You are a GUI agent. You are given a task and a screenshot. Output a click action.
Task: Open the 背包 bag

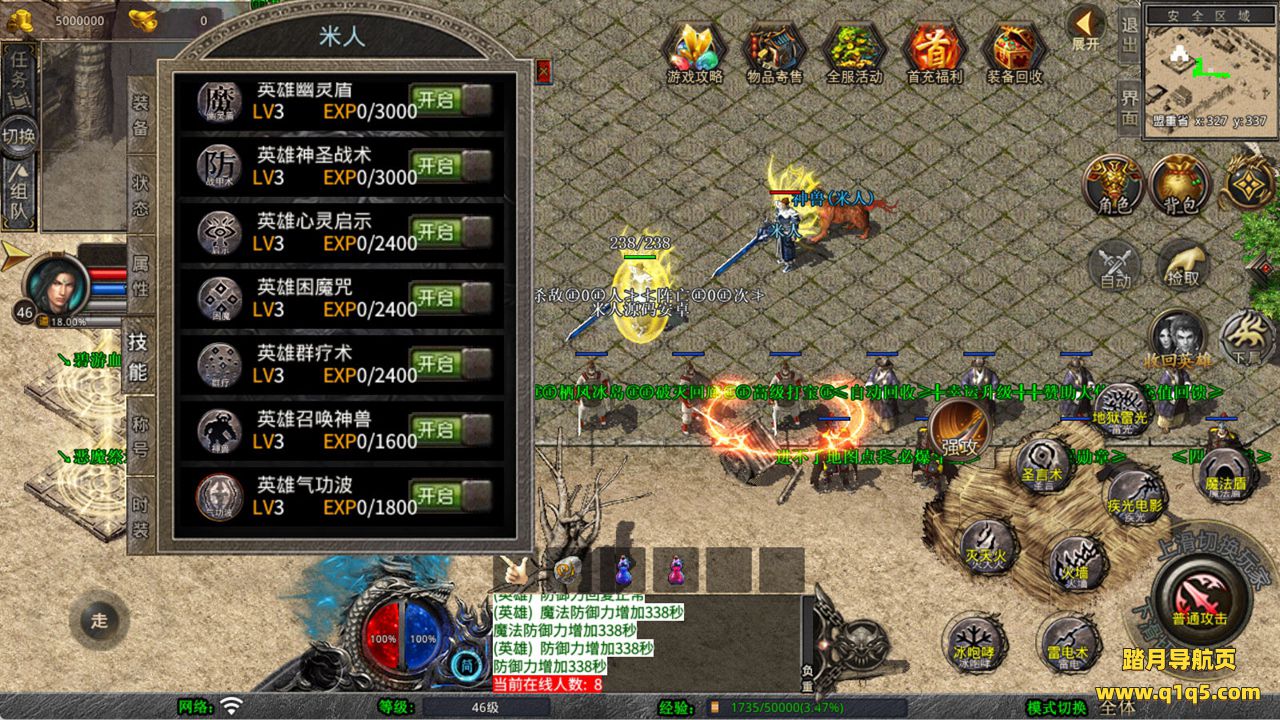point(1180,186)
